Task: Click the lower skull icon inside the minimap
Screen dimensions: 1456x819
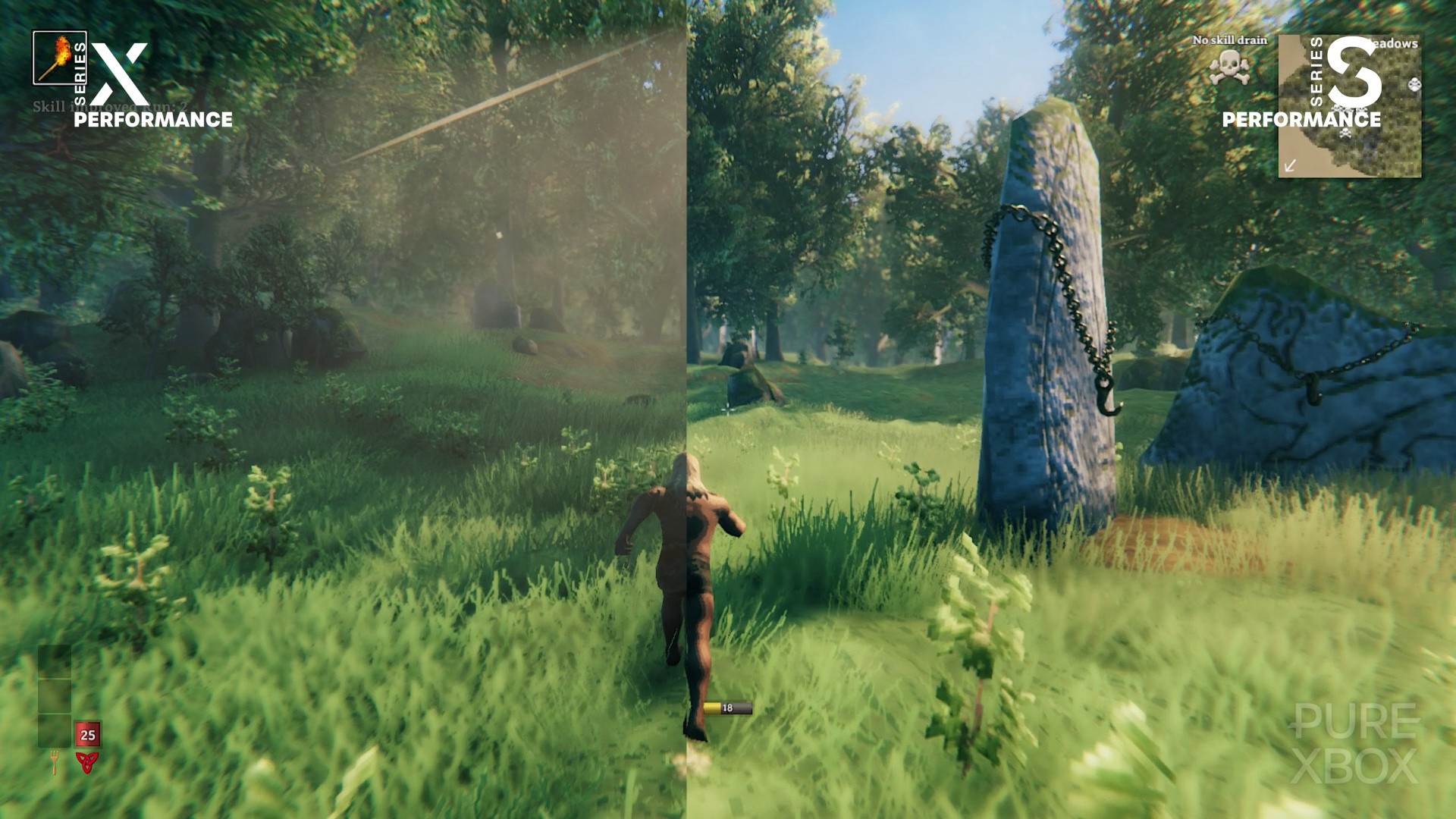Action: [1345, 133]
